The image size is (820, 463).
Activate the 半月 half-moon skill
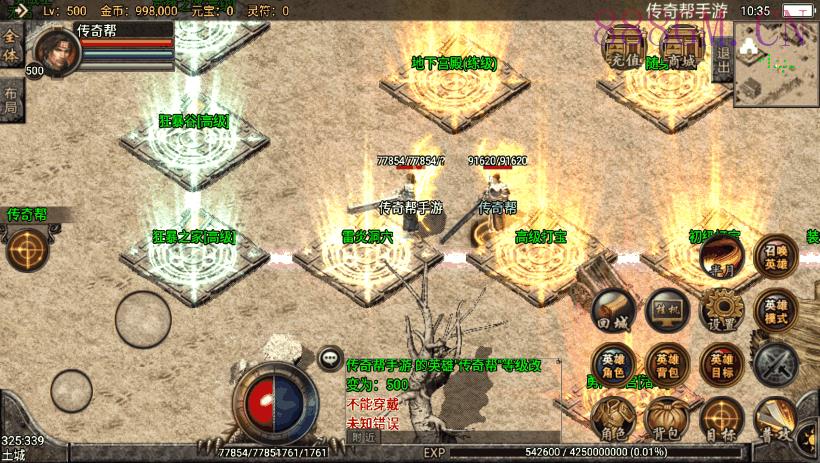720,261
